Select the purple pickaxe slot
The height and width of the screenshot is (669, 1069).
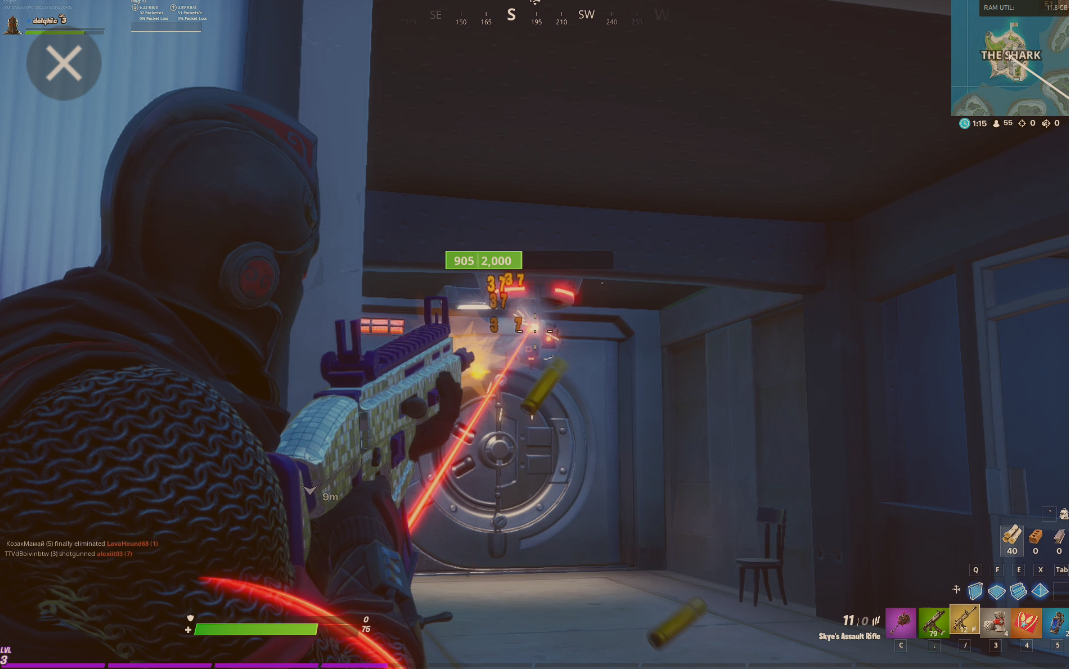tap(901, 623)
